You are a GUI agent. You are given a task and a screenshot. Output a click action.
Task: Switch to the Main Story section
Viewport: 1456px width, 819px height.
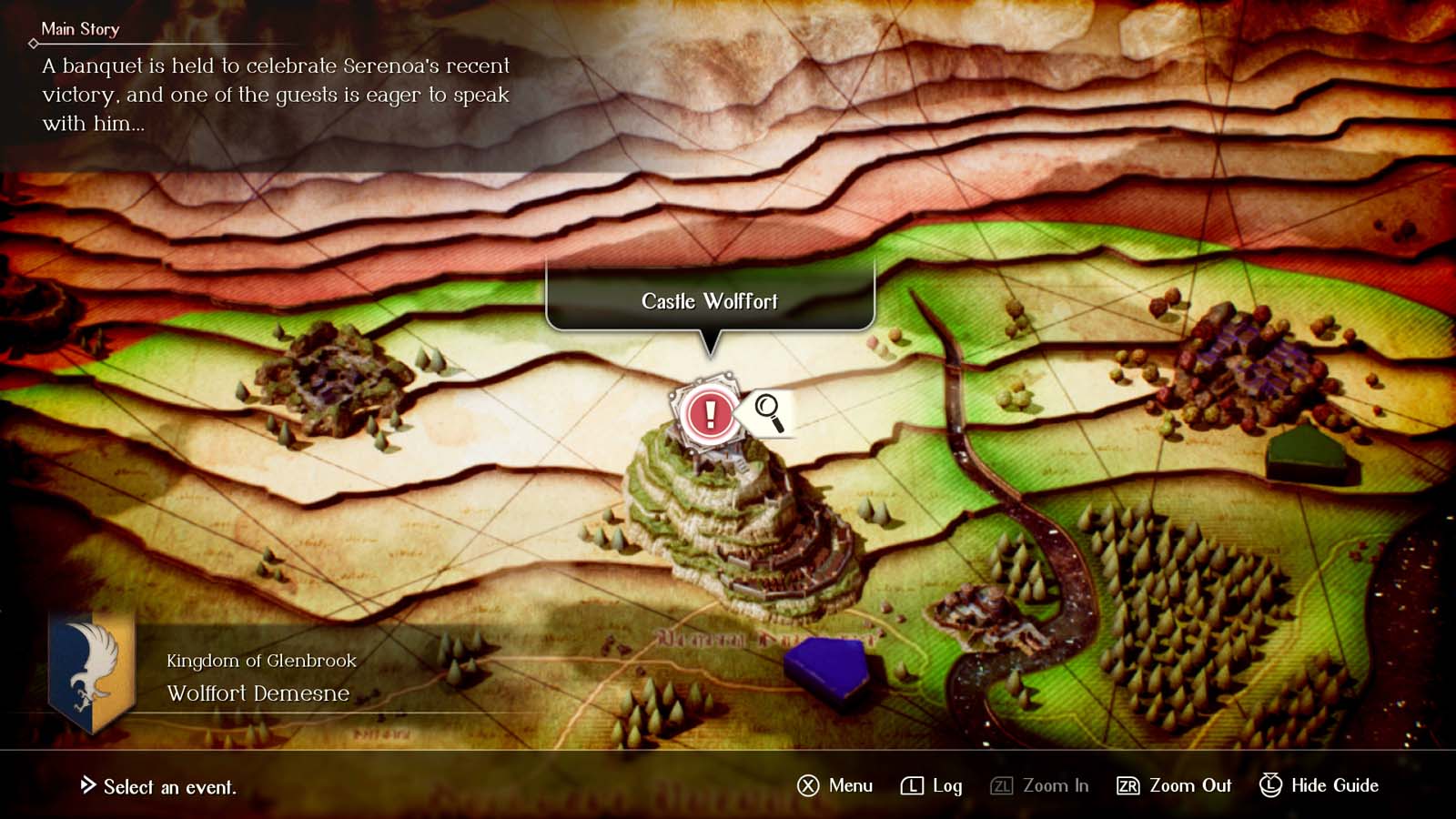pos(80,29)
